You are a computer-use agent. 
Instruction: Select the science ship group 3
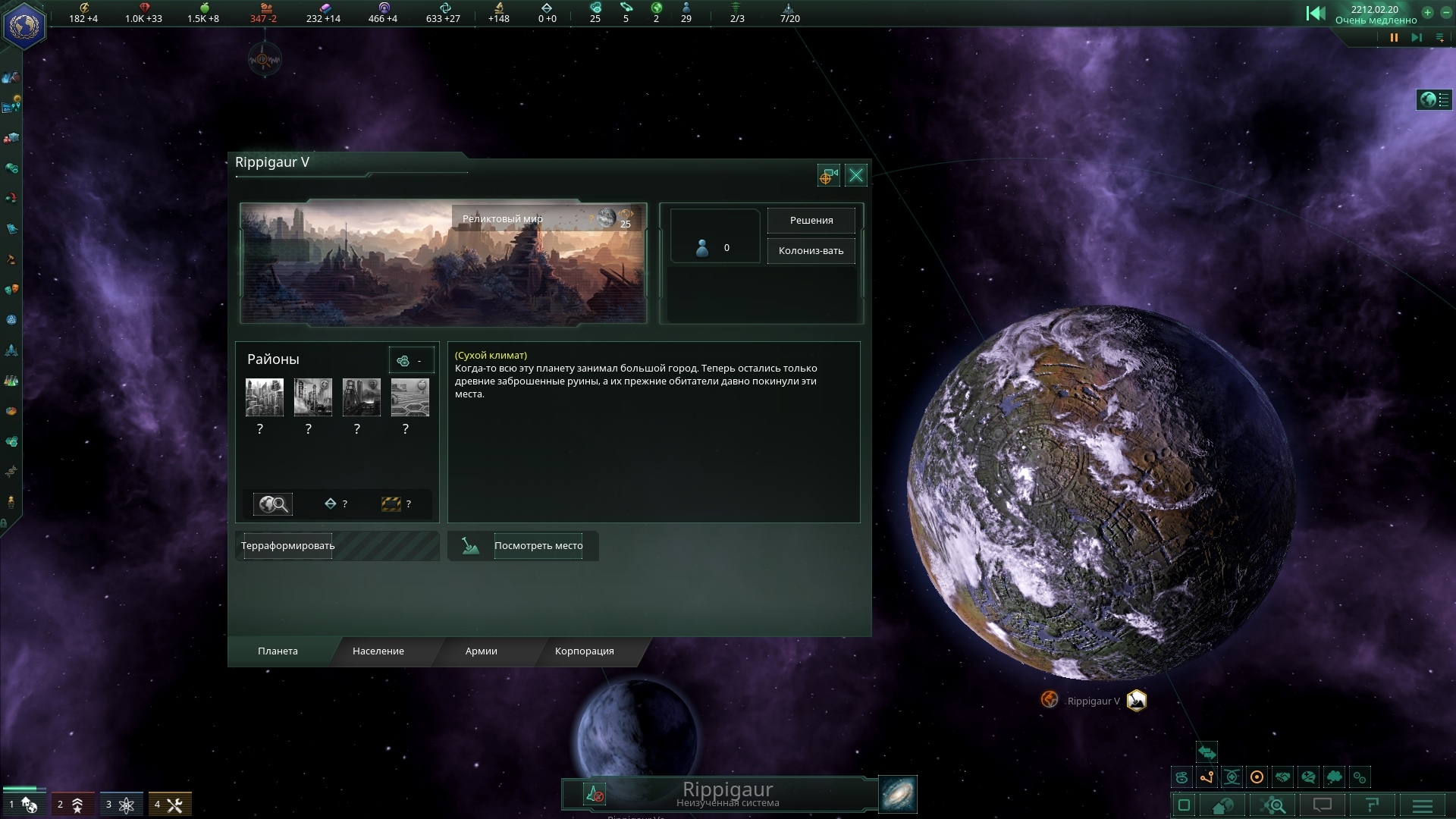(121, 804)
